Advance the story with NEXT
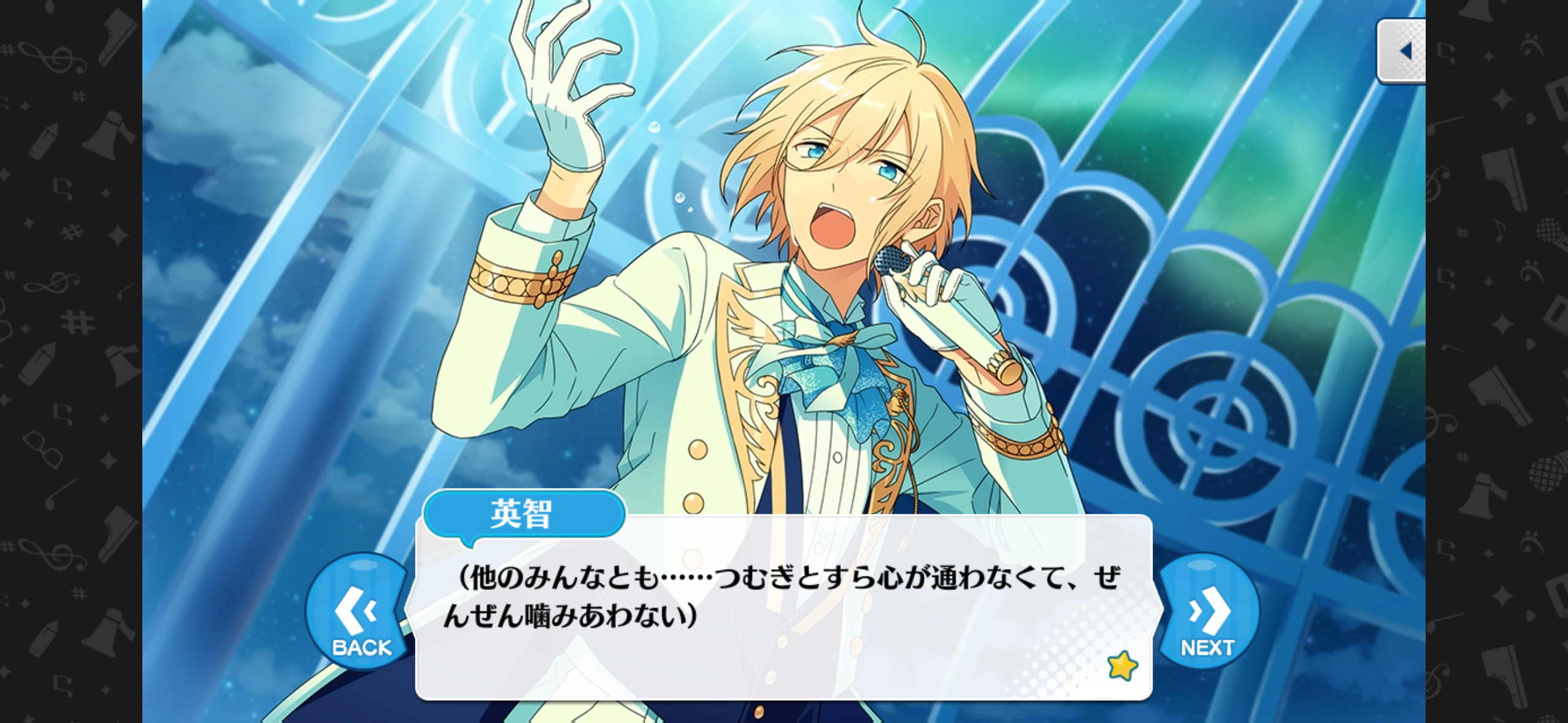This screenshot has width=1568, height=723. click(x=1208, y=613)
